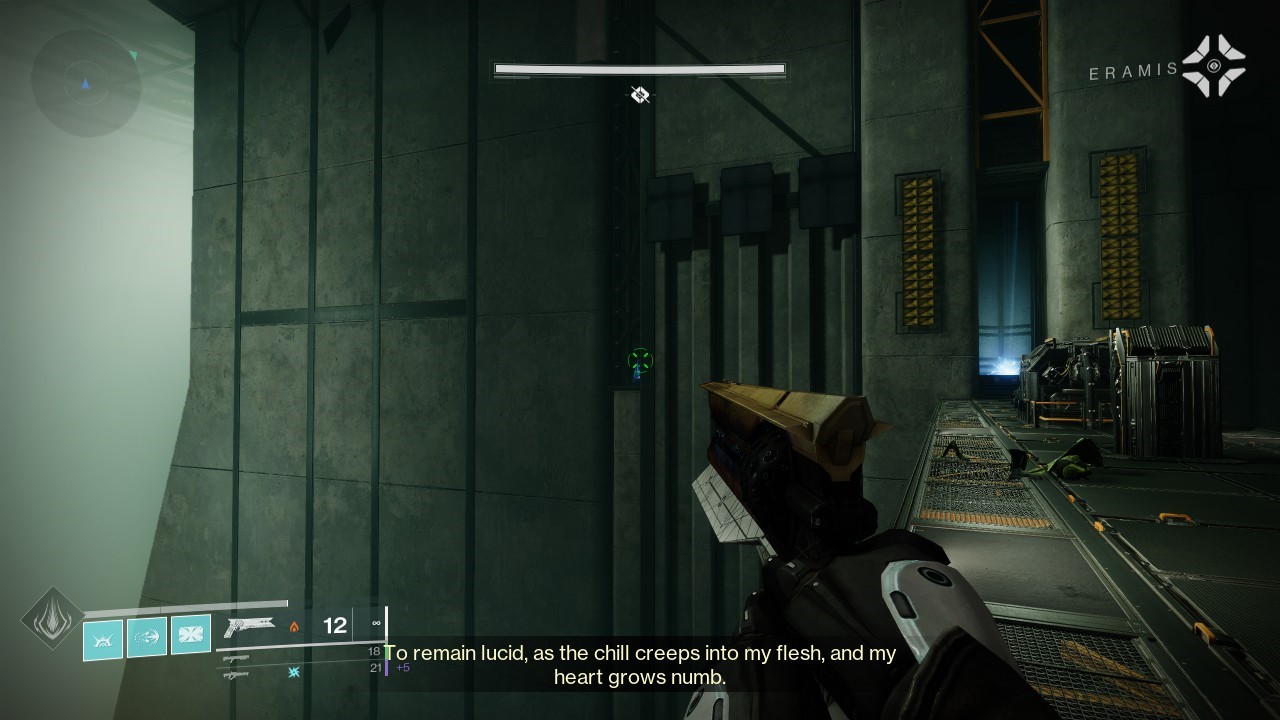Click the green objective waypoint marker
Screen dimensions: 1280x720
638,362
